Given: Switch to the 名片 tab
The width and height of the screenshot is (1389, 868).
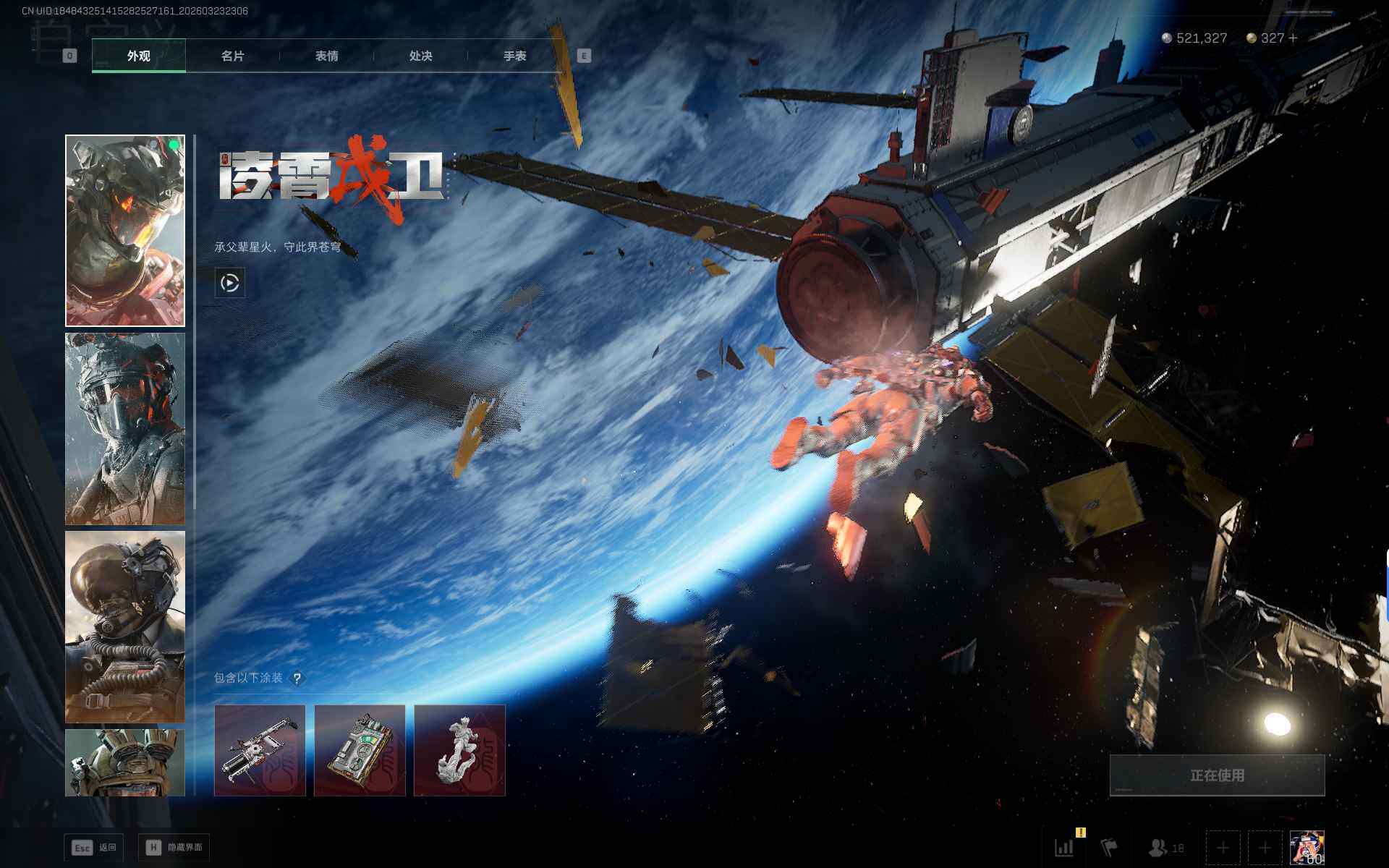Looking at the screenshot, I should pyautogui.click(x=232, y=56).
